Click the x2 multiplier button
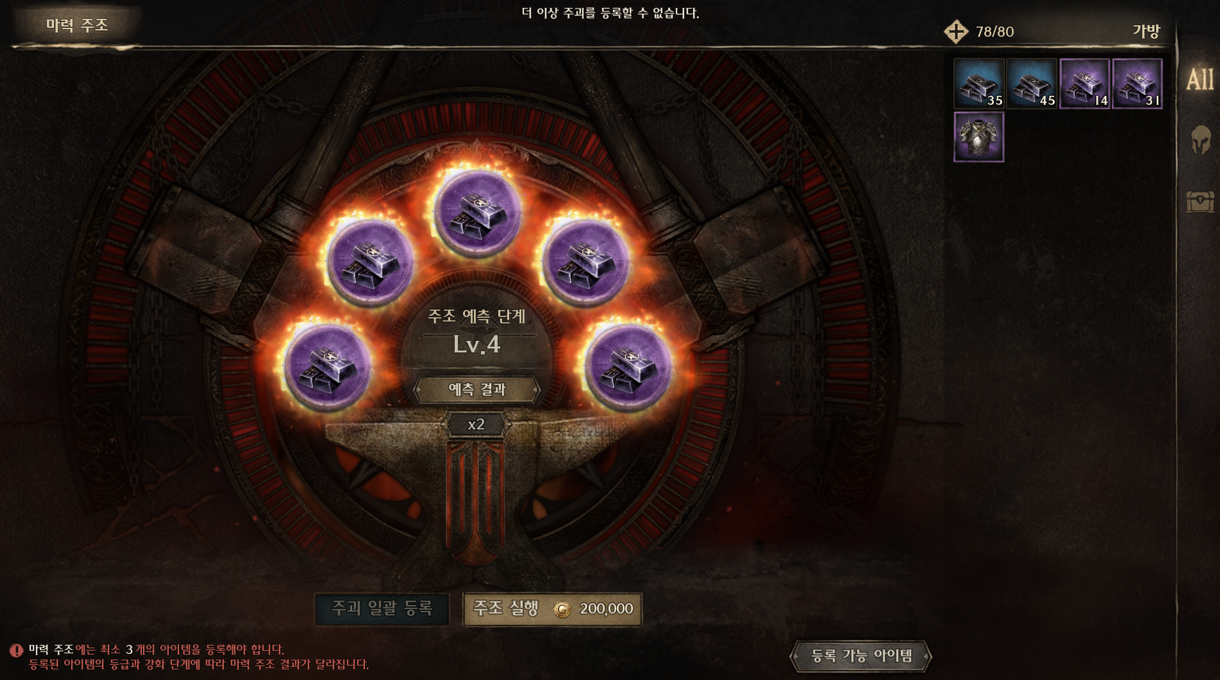 476,425
